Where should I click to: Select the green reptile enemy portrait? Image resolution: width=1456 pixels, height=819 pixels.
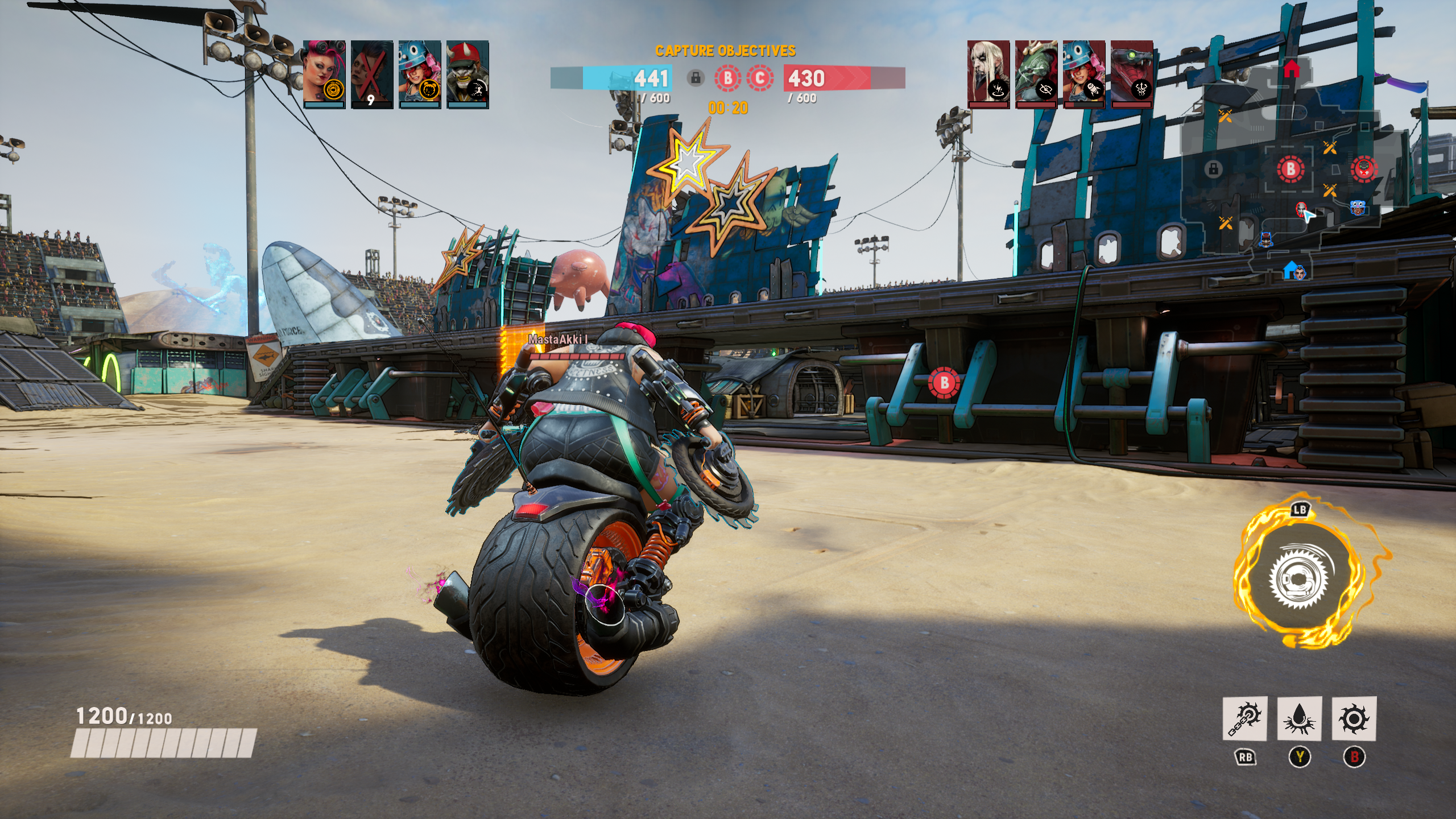(x=1036, y=73)
